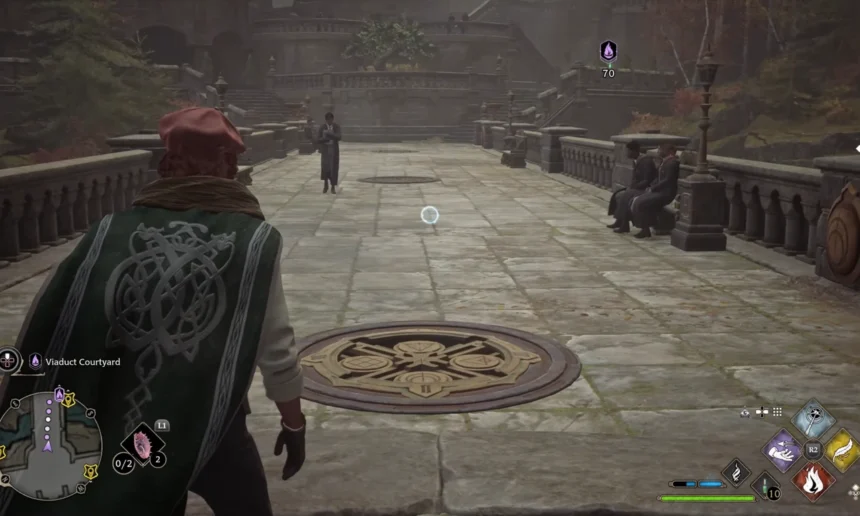Screen dimensions: 860x516
Task: Cast the red Incendio fire spell
Action: (x=812, y=480)
